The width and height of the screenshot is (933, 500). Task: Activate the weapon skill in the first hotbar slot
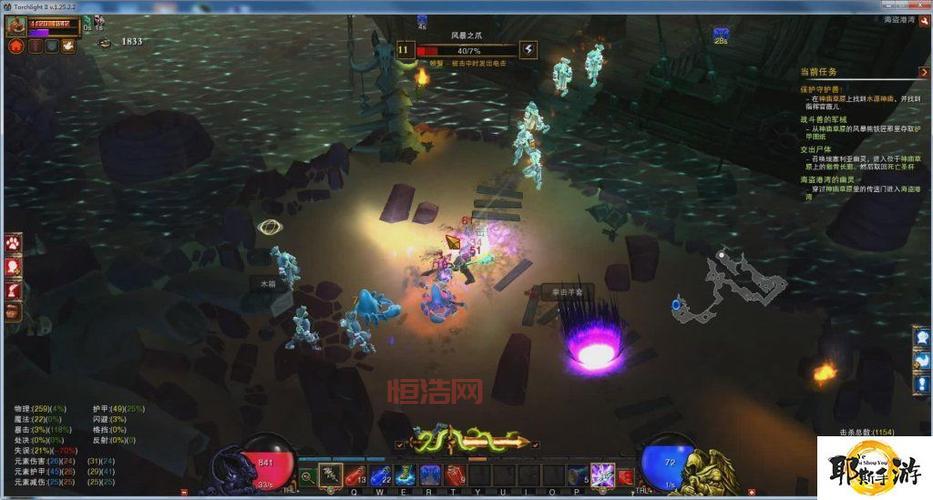click(x=330, y=476)
